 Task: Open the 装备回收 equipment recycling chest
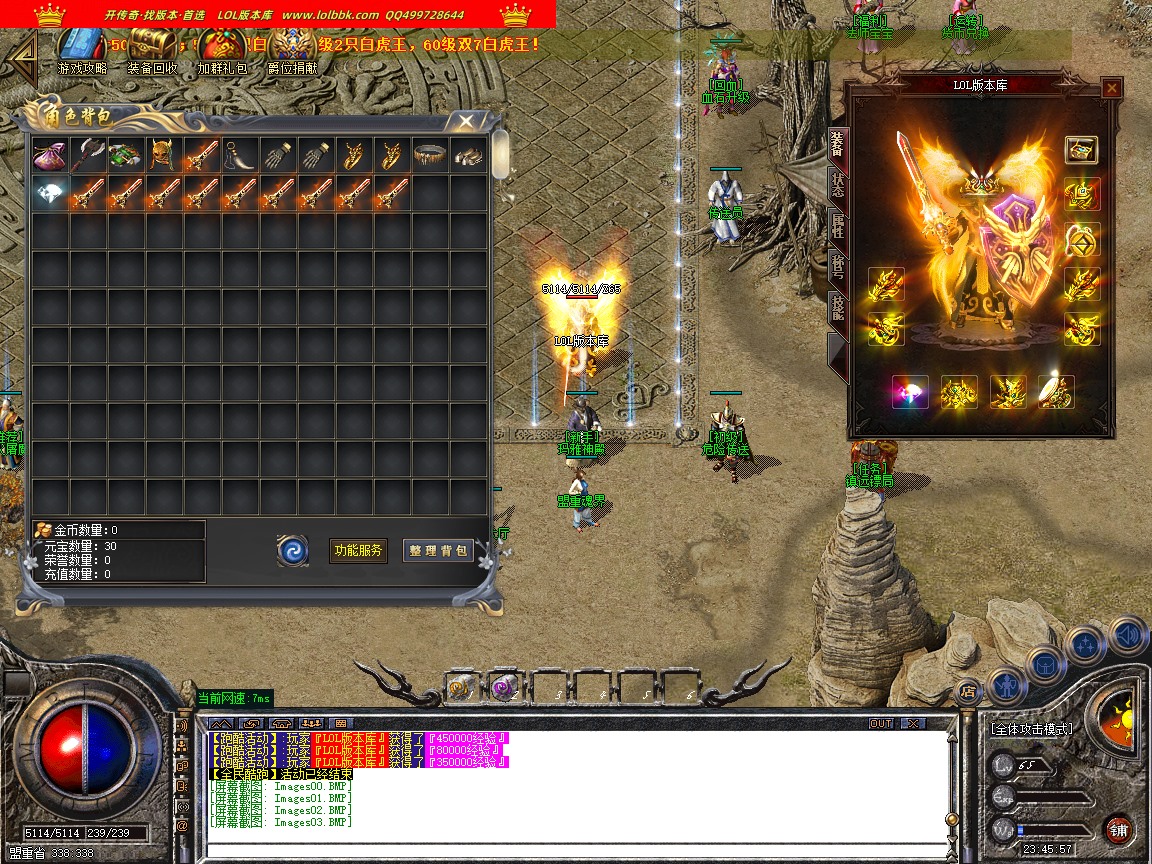point(152,46)
